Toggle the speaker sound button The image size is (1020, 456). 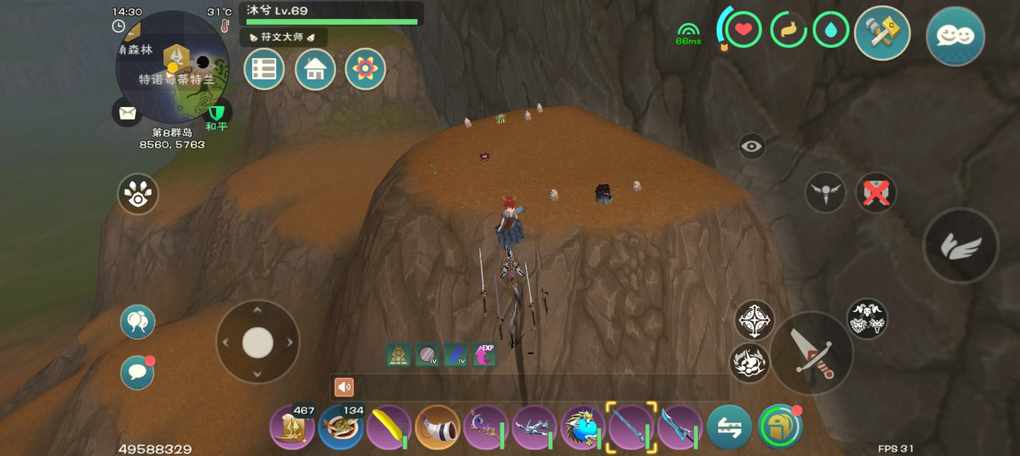(344, 387)
